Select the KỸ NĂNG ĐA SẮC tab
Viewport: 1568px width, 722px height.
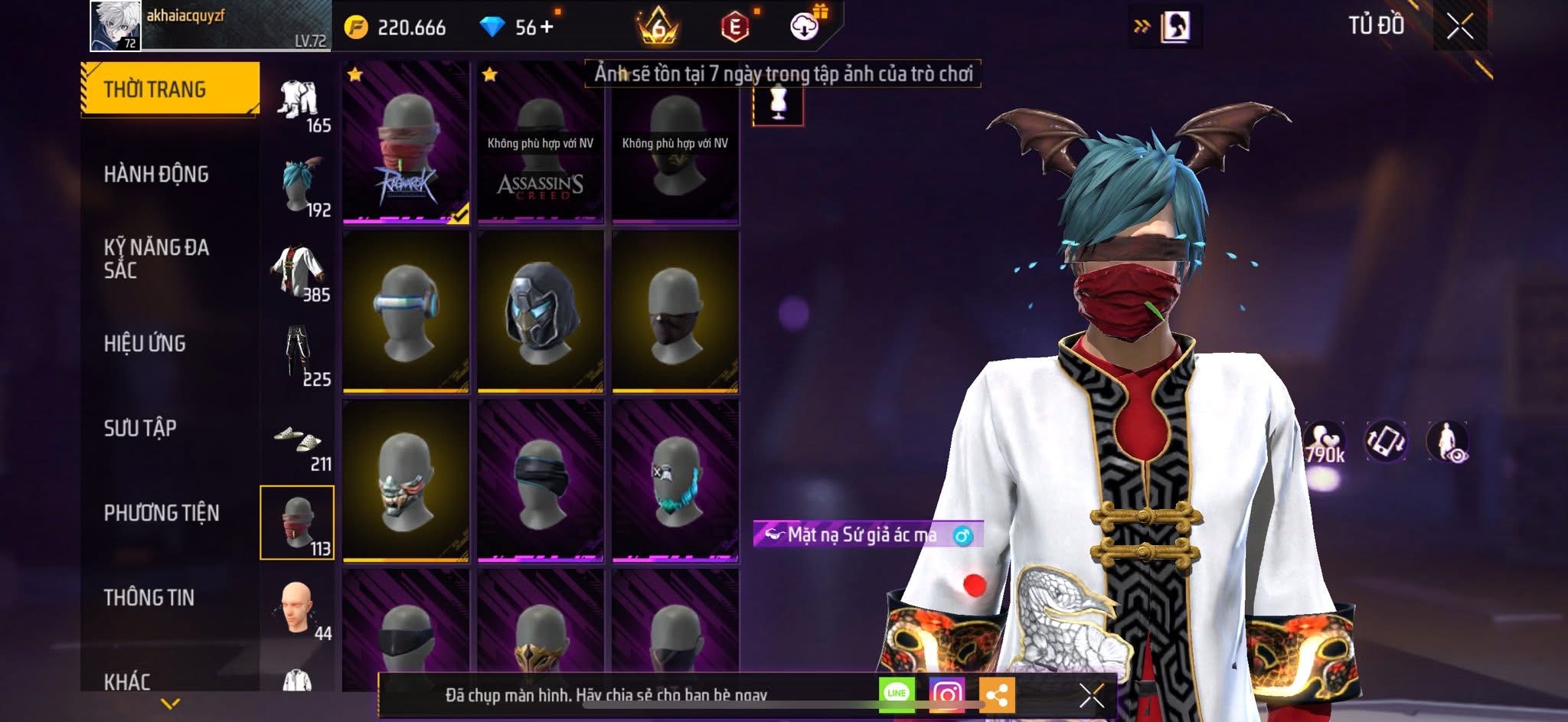pyautogui.click(x=156, y=259)
